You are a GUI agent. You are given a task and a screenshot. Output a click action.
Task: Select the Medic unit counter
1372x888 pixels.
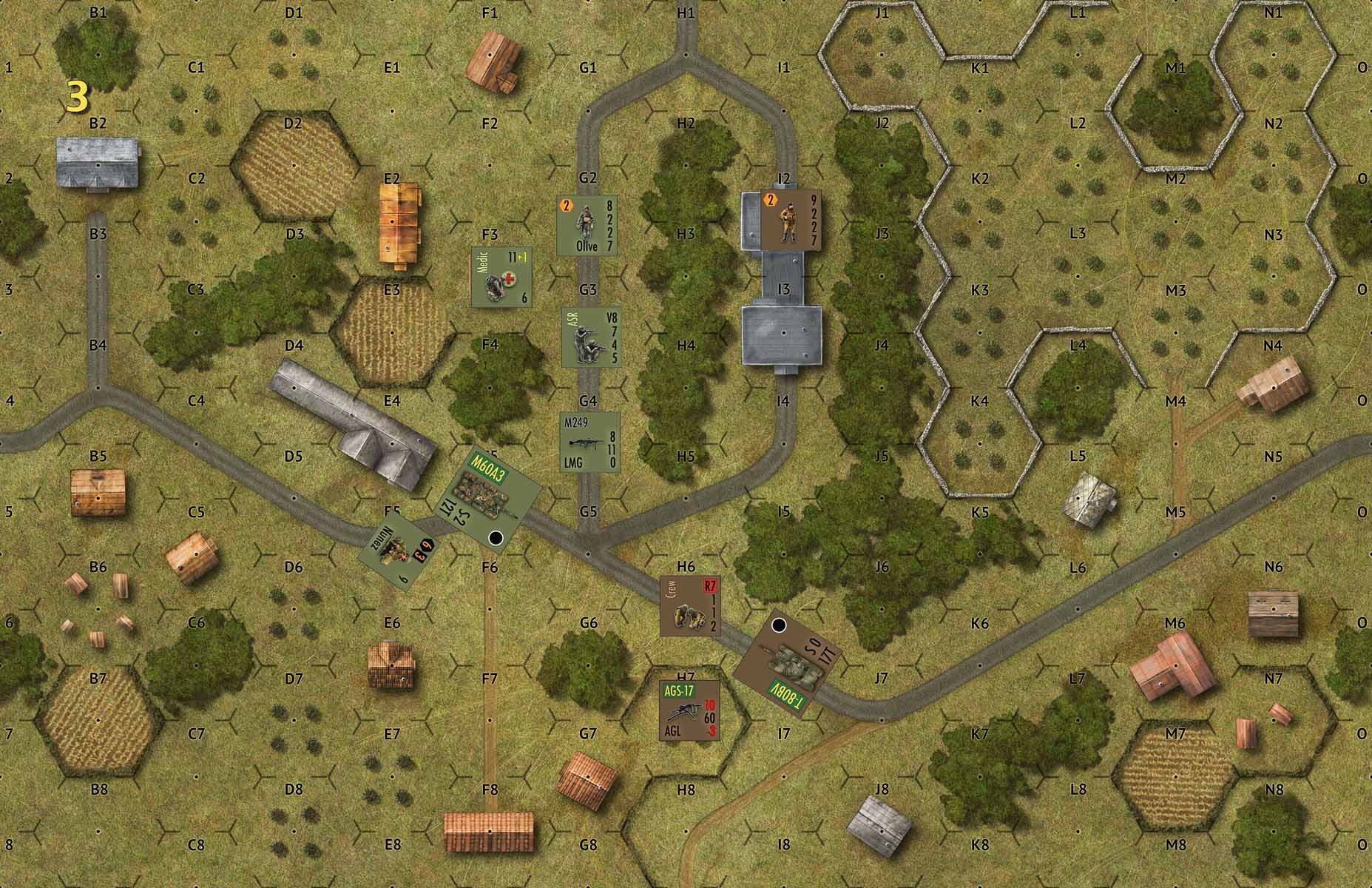(502, 277)
